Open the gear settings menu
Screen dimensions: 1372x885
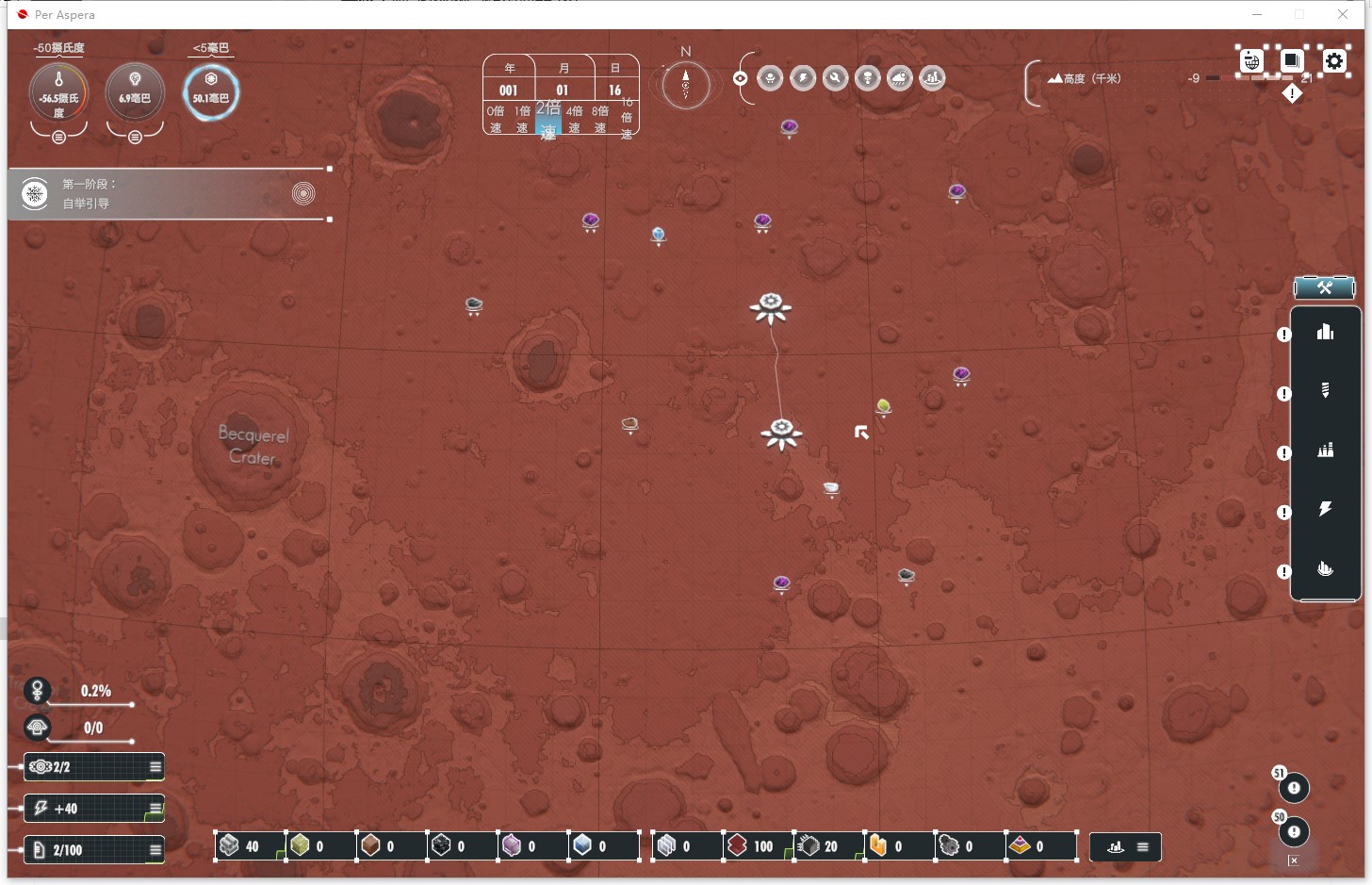tap(1334, 61)
